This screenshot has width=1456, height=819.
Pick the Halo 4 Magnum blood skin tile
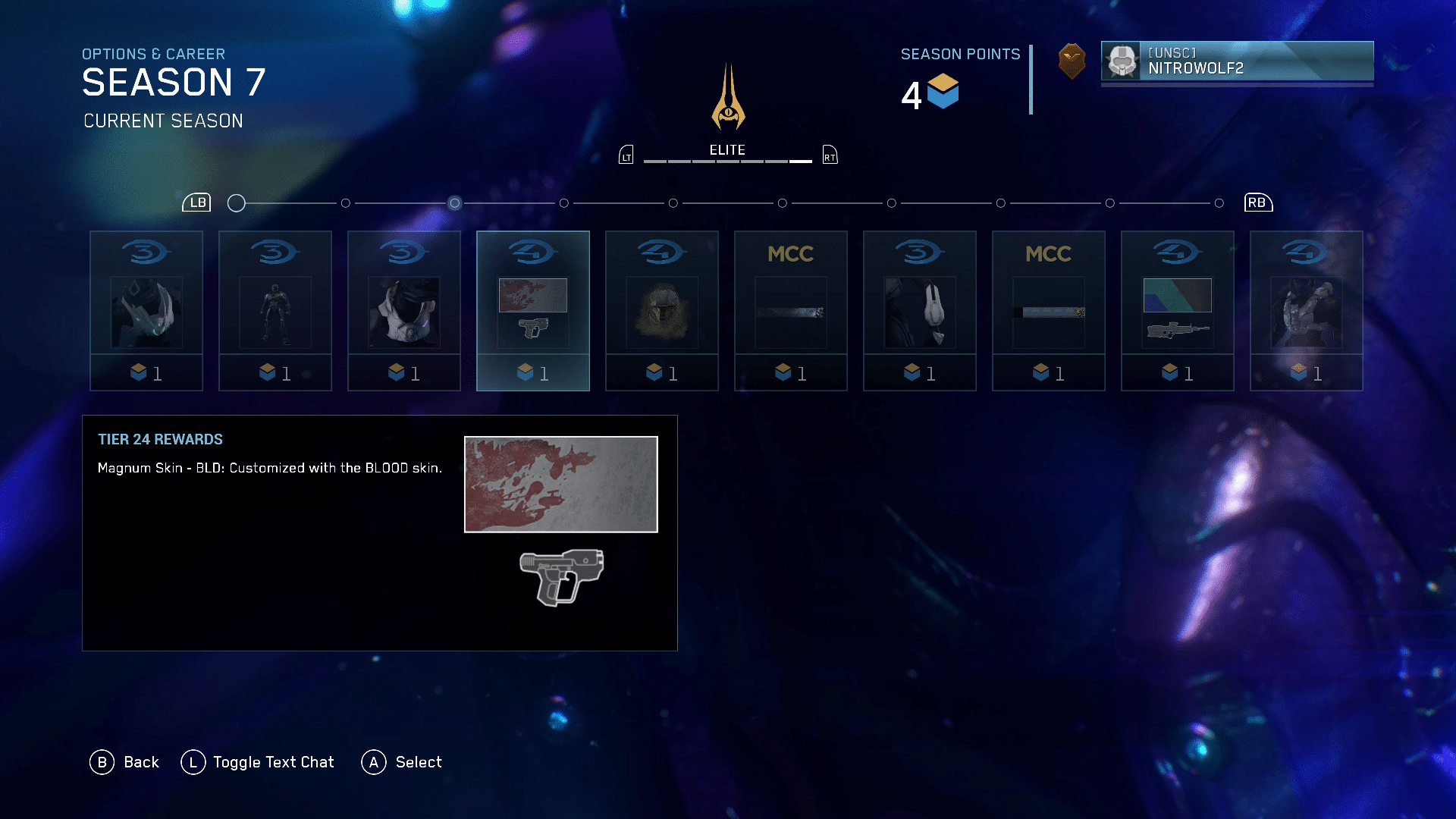(x=533, y=311)
